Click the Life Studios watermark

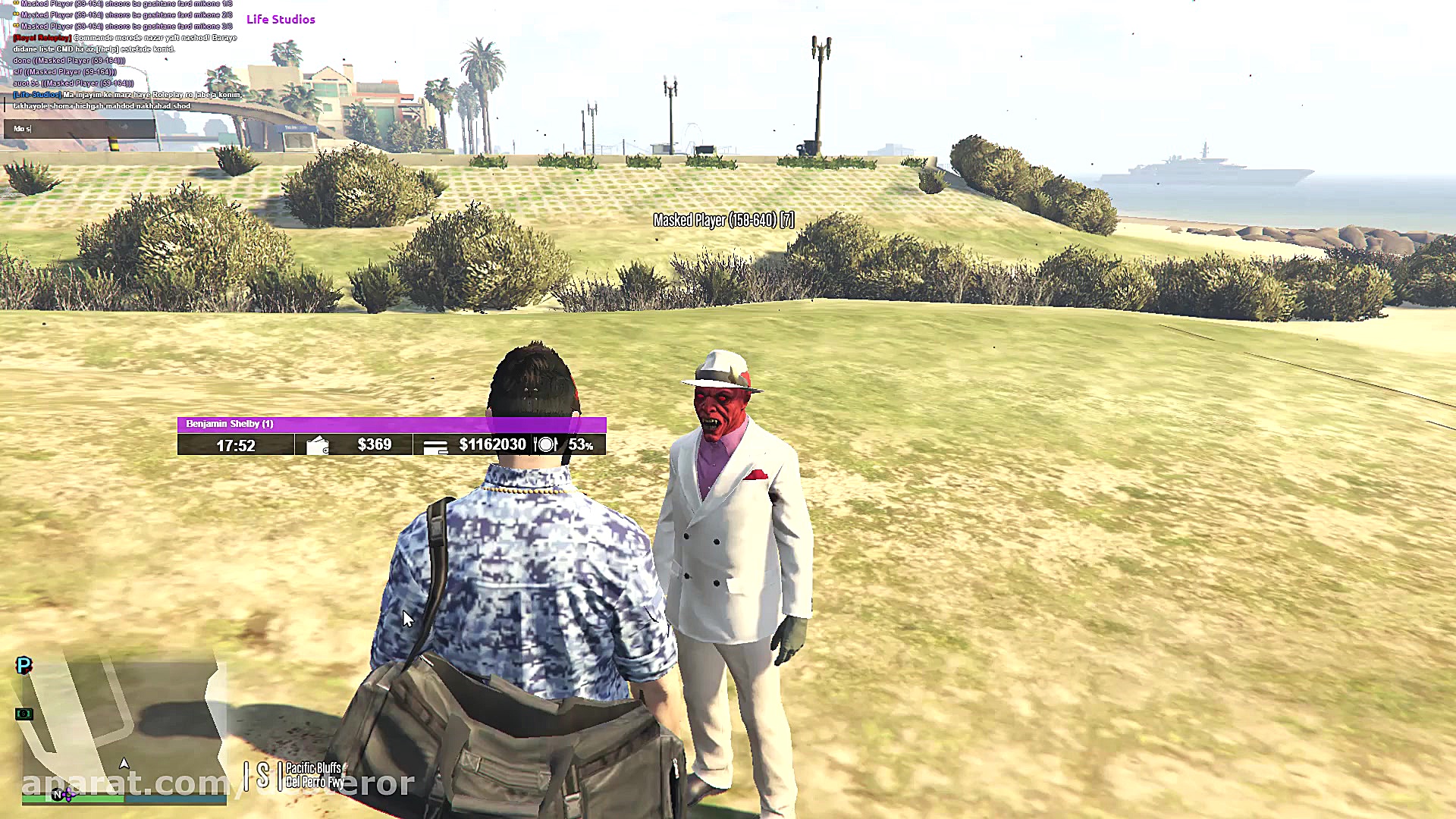(x=281, y=19)
